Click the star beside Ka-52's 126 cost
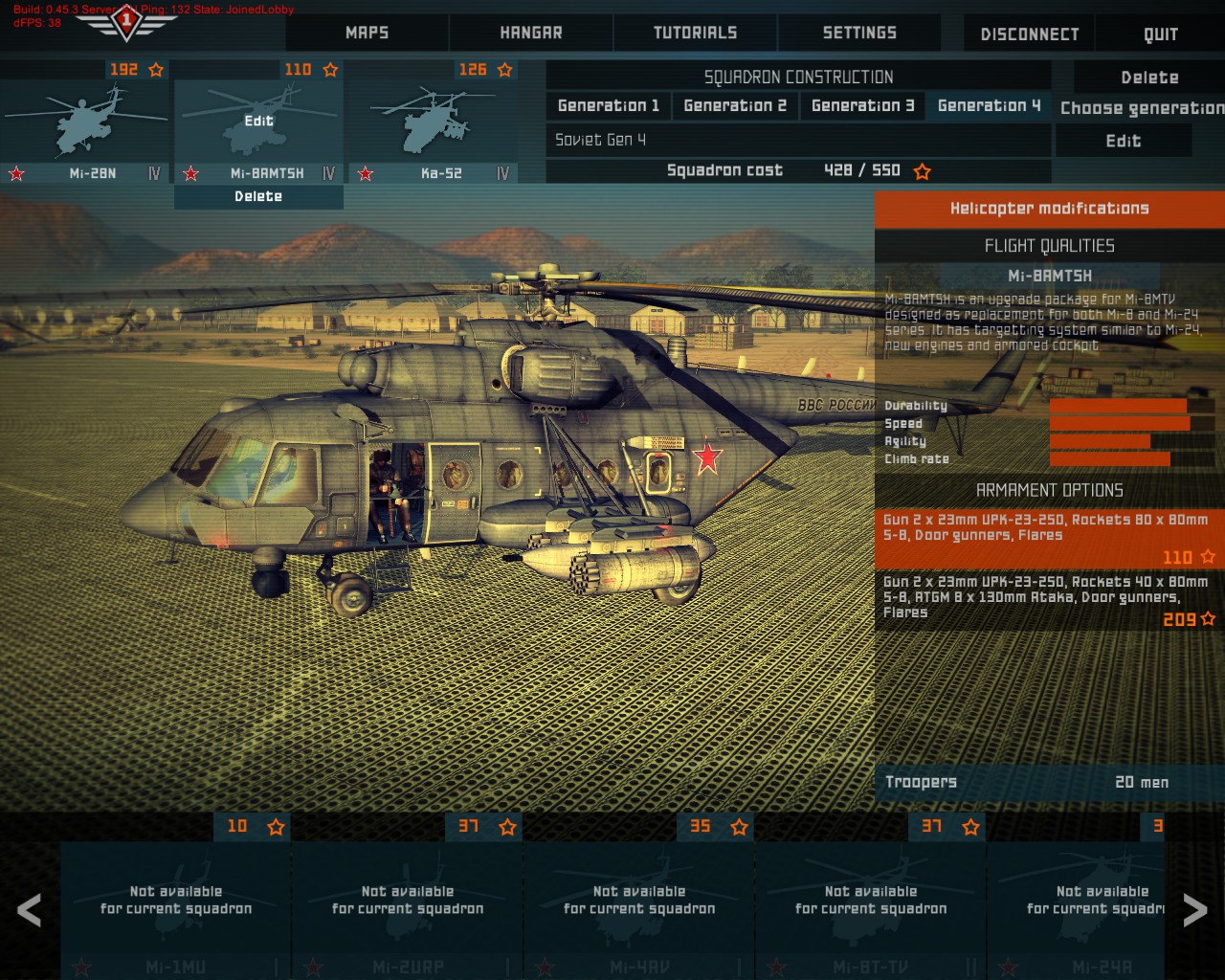 tap(505, 70)
